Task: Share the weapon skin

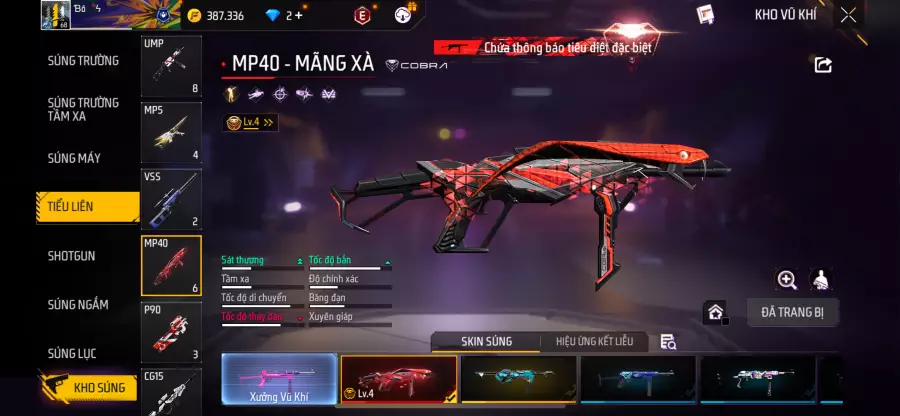Action: coord(823,65)
